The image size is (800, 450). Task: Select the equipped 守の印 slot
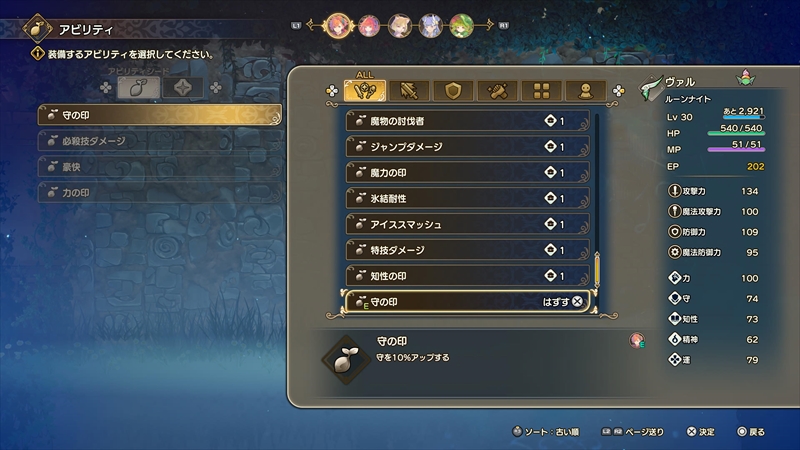click(x=158, y=116)
